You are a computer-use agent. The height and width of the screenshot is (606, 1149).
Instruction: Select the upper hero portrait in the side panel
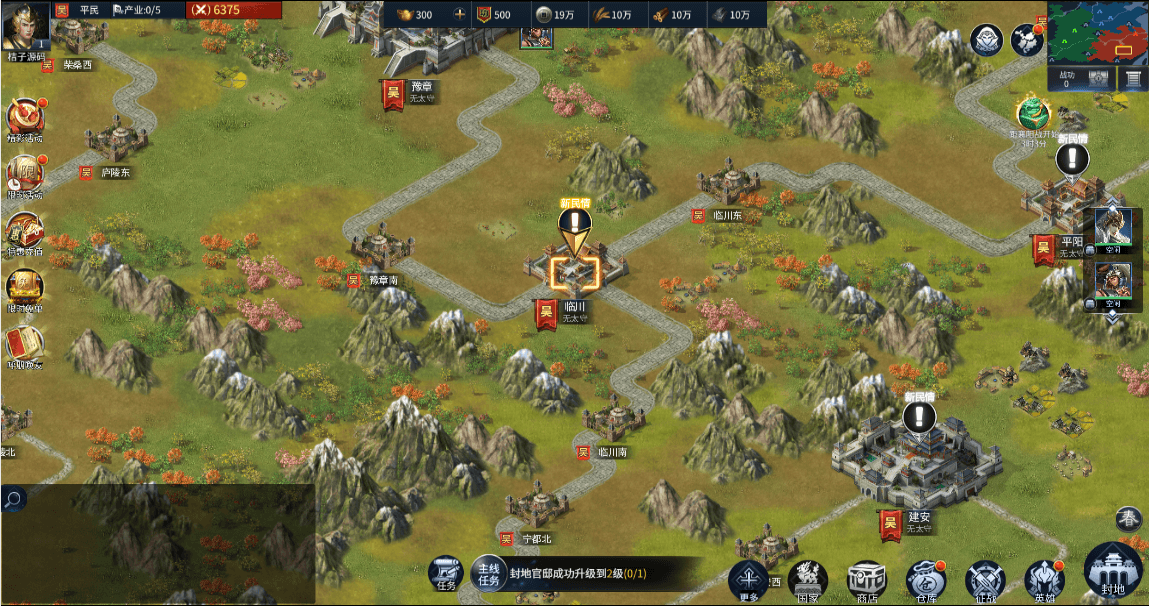click(1112, 230)
